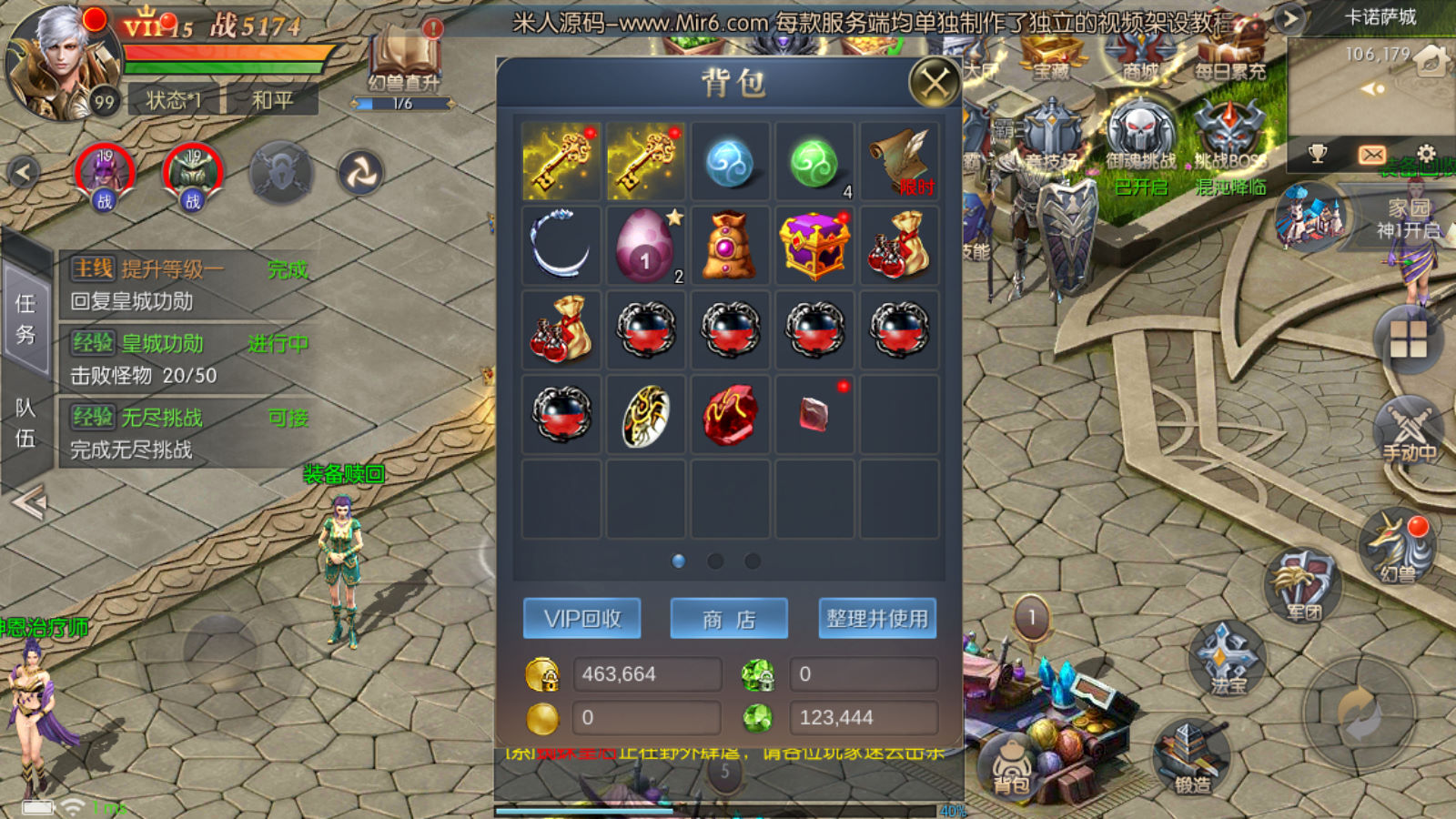The image size is (1456, 819).
Task: Select the blue swirl orb item
Action: (730, 162)
